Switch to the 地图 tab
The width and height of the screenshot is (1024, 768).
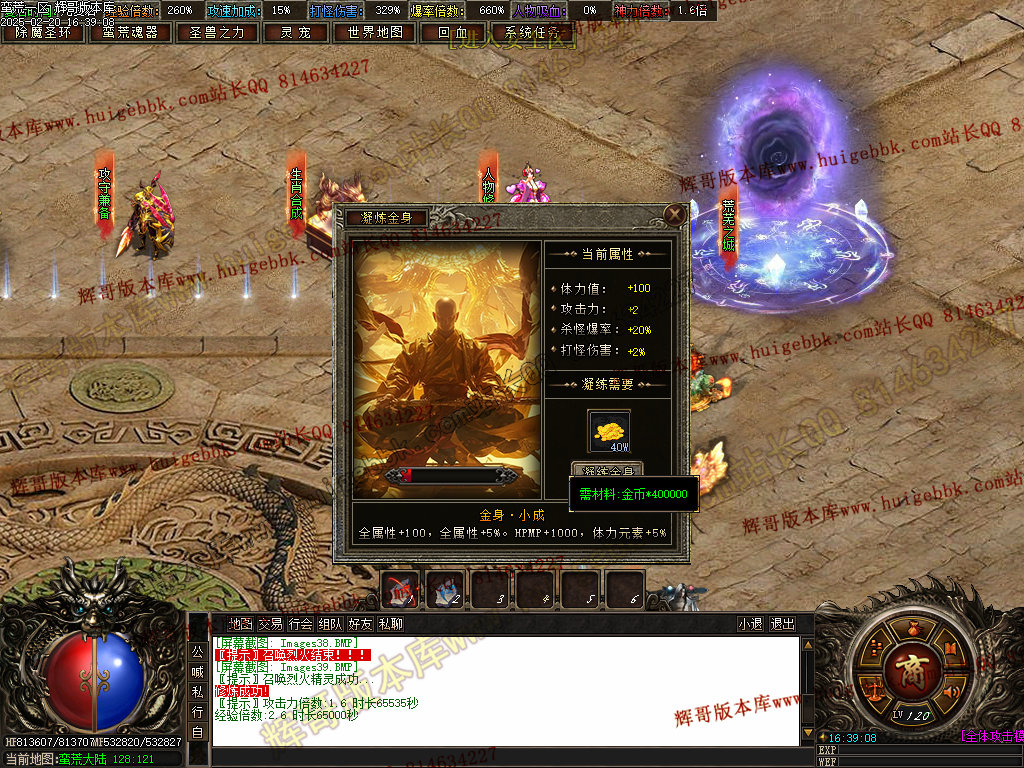tap(240, 624)
